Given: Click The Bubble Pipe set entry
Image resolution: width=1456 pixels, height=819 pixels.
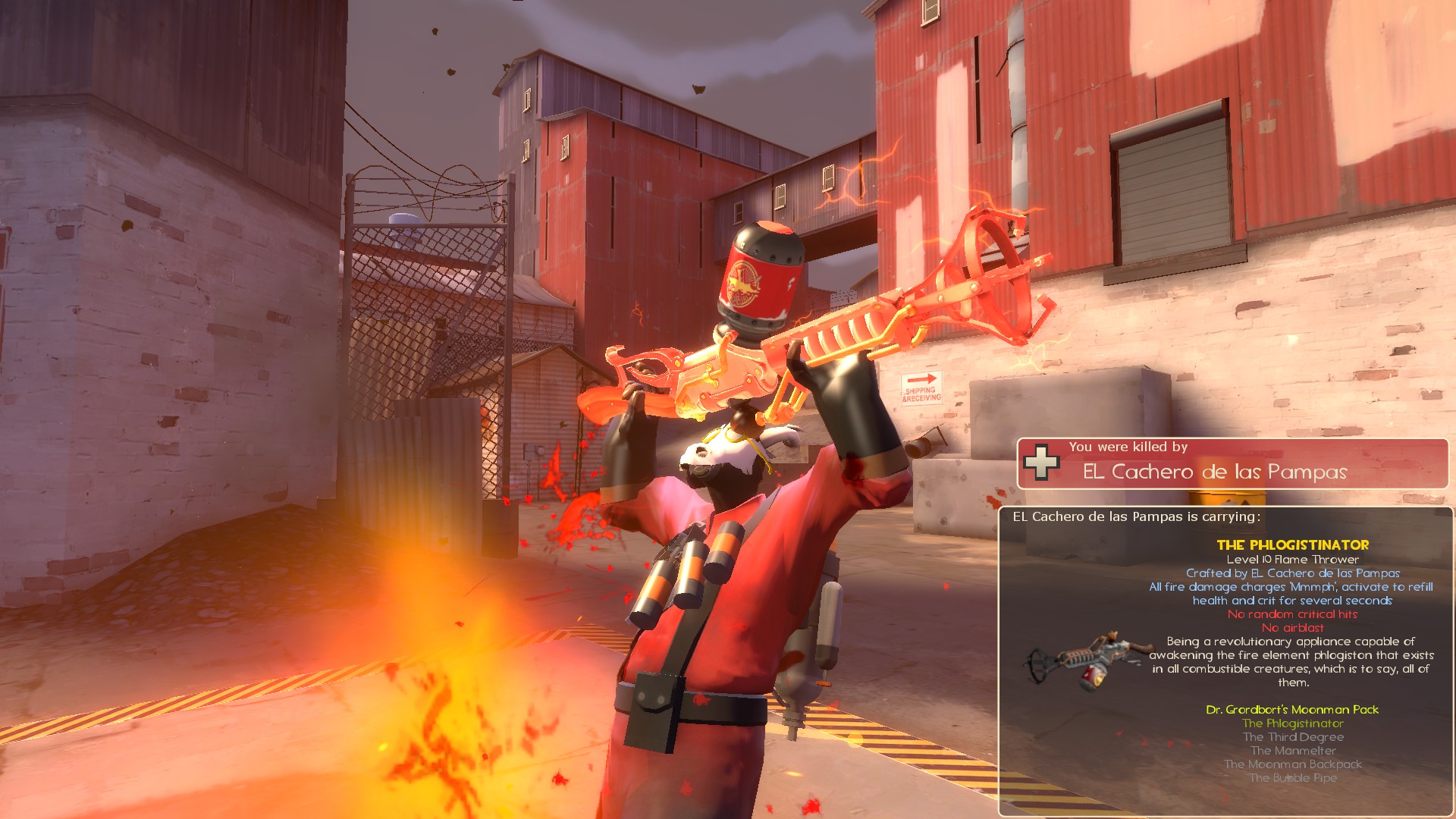Looking at the screenshot, I should click(1292, 778).
